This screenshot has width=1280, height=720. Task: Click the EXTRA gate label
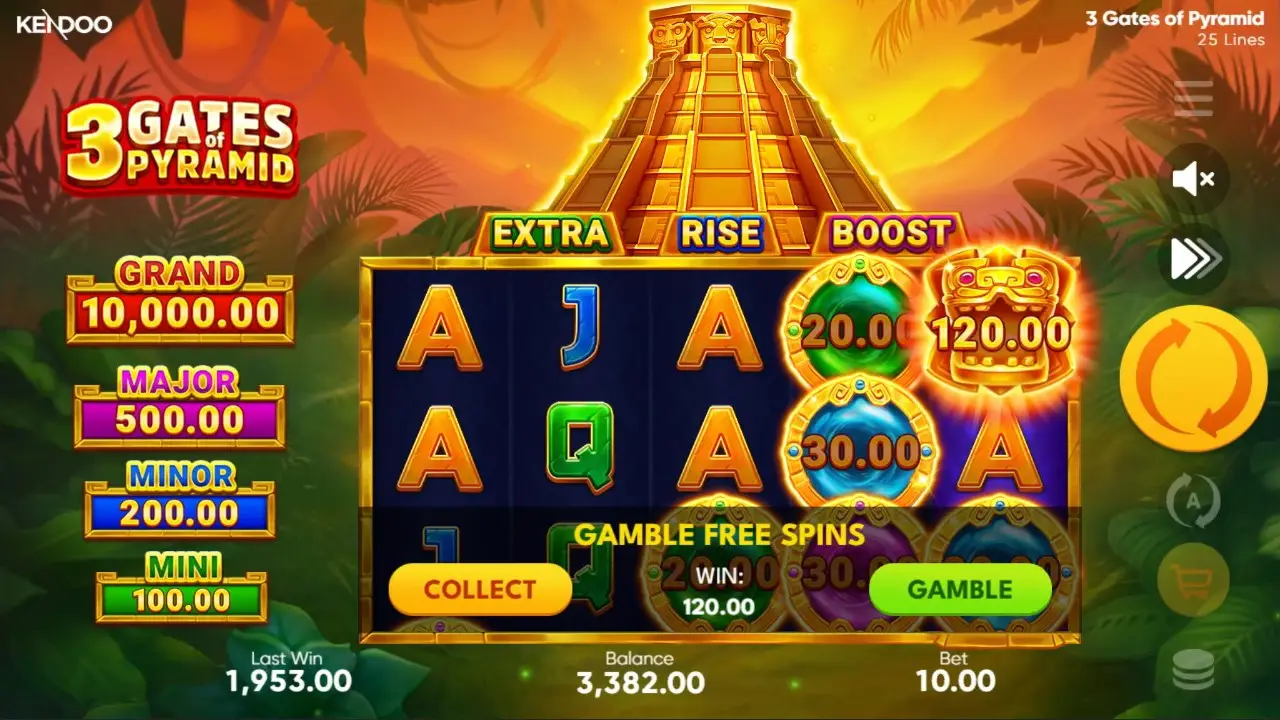pos(552,234)
